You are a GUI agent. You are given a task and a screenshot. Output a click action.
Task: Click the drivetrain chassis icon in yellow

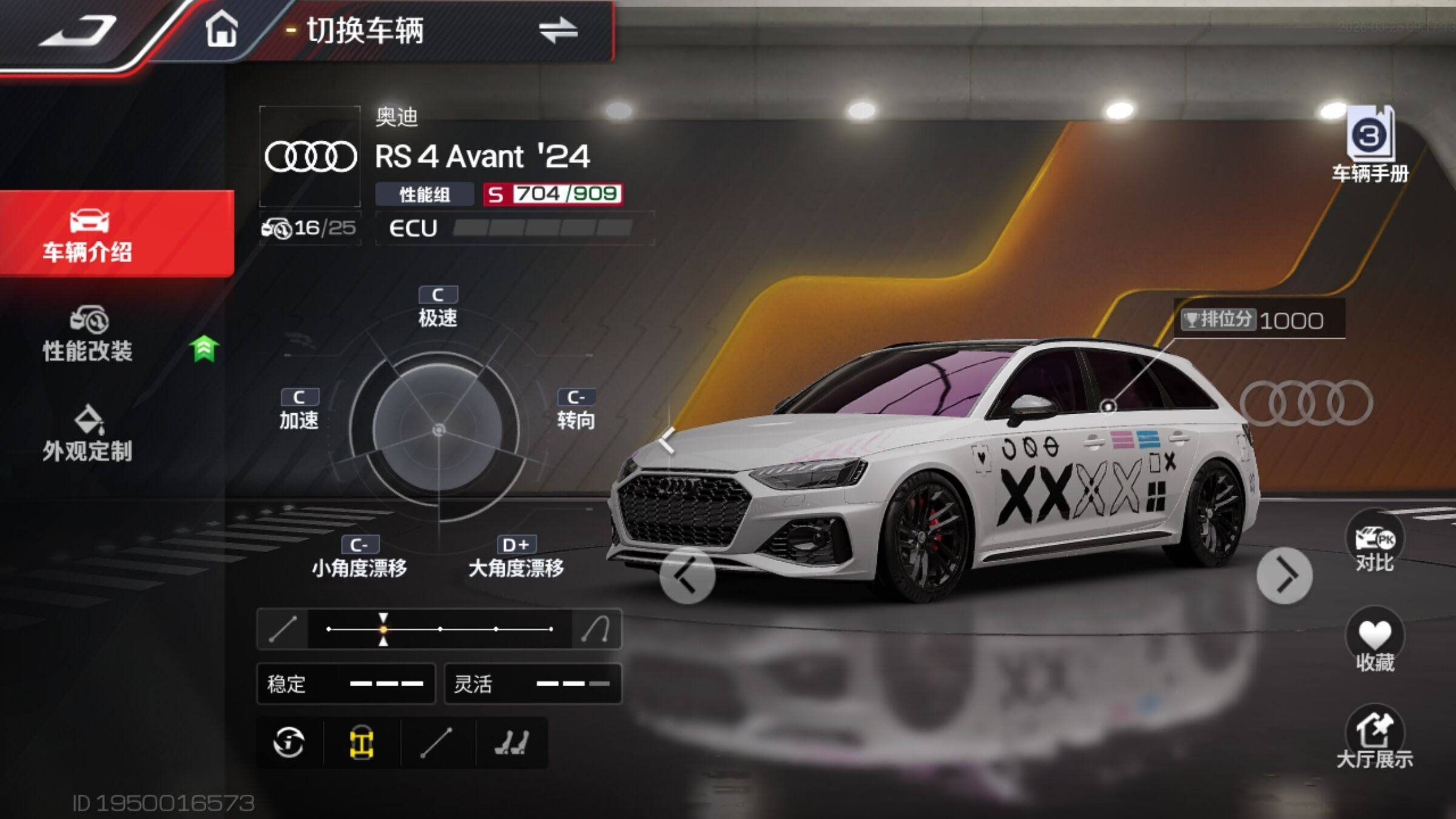click(362, 743)
